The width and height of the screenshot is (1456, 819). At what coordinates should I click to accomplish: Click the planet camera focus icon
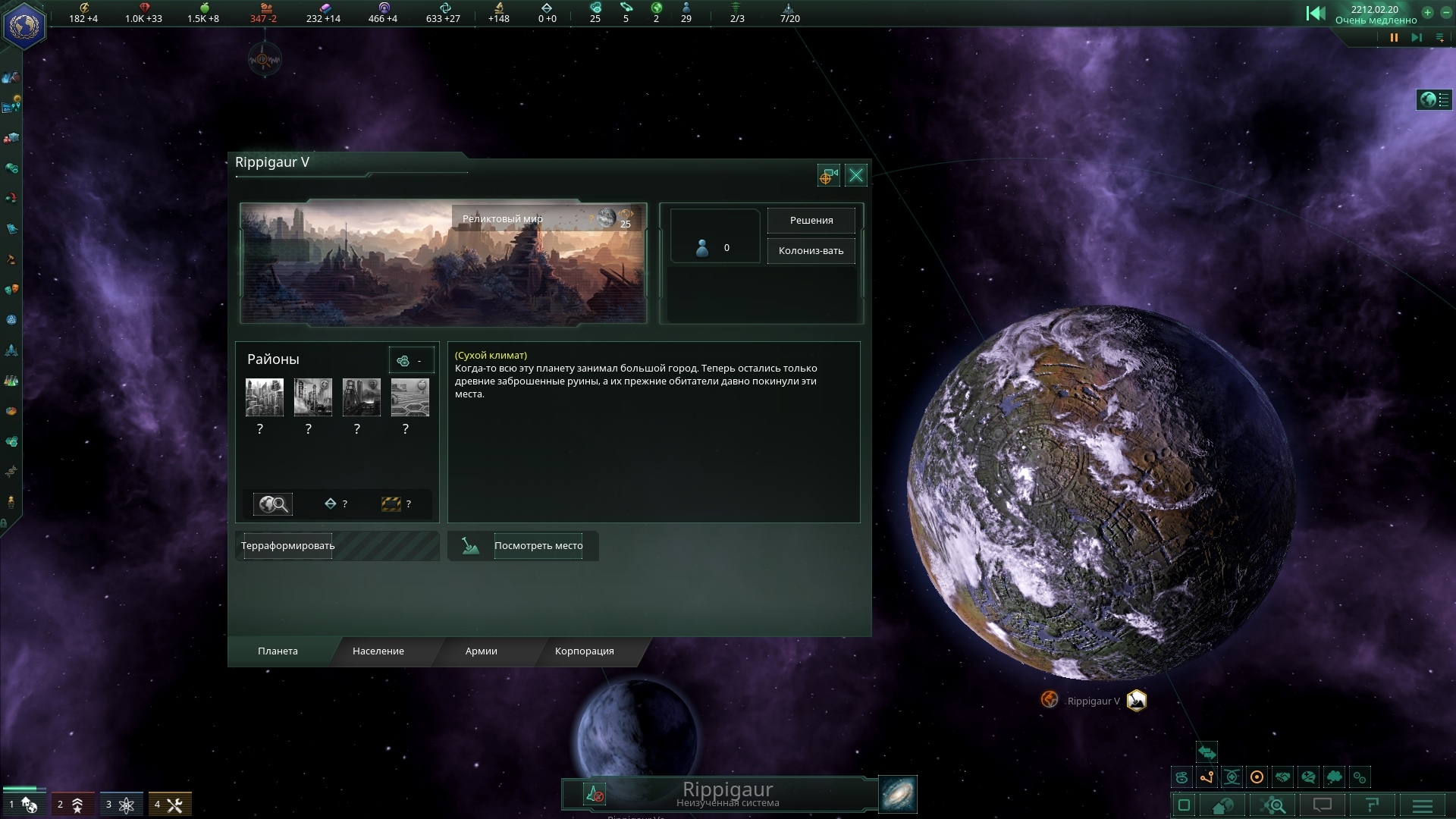pos(828,176)
